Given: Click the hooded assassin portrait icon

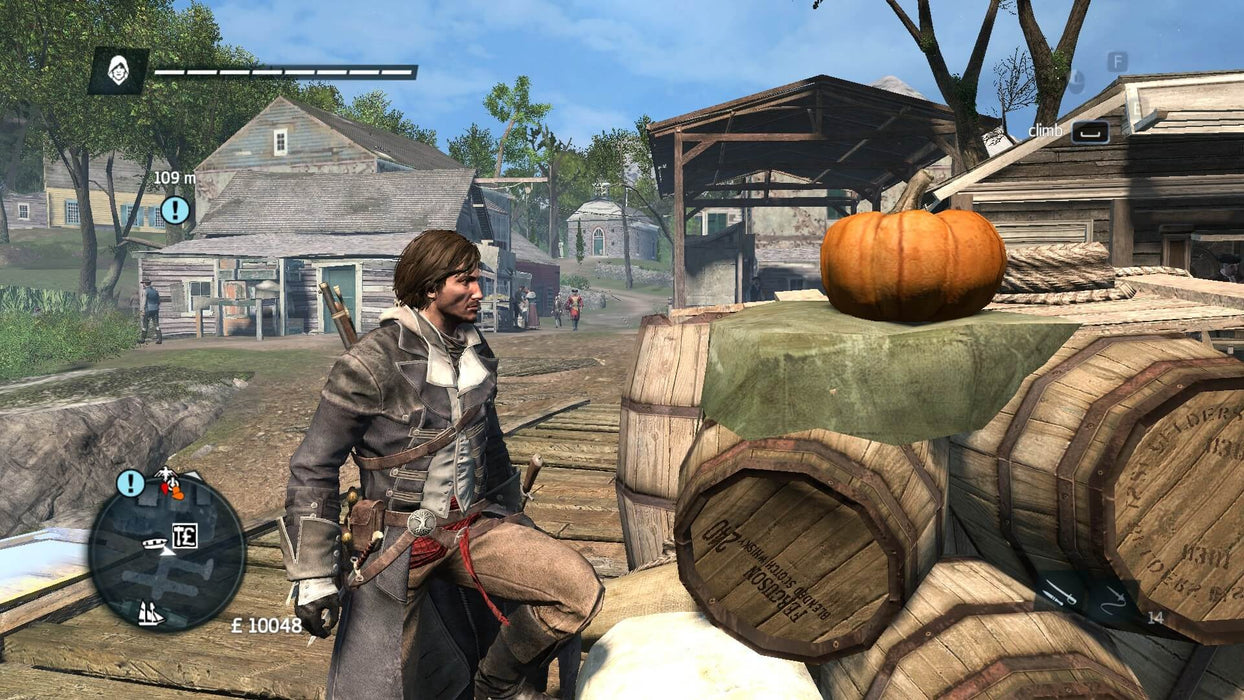Looking at the screenshot, I should [118, 71].
